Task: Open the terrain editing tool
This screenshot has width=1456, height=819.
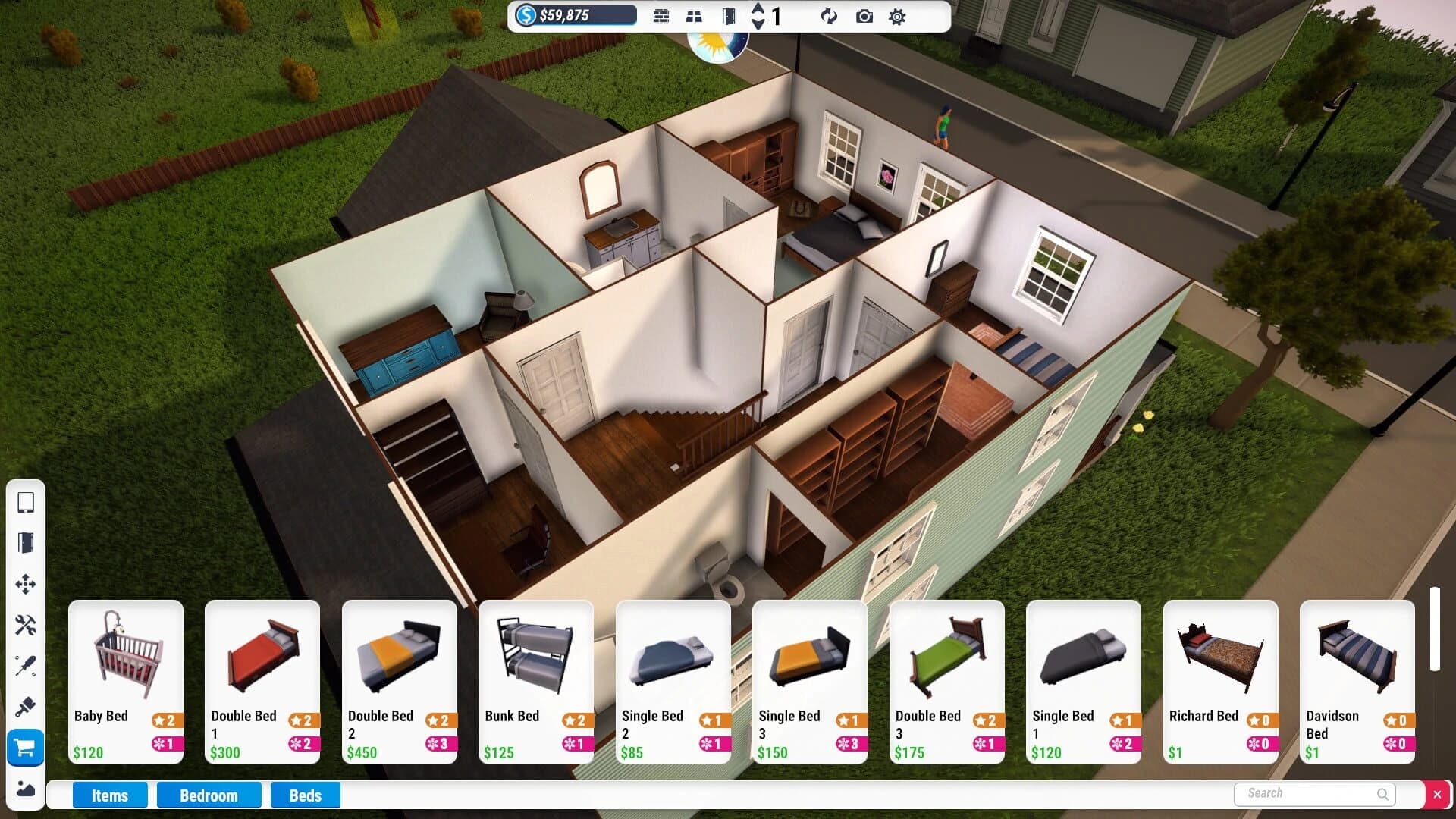Action: click(26, 790)
